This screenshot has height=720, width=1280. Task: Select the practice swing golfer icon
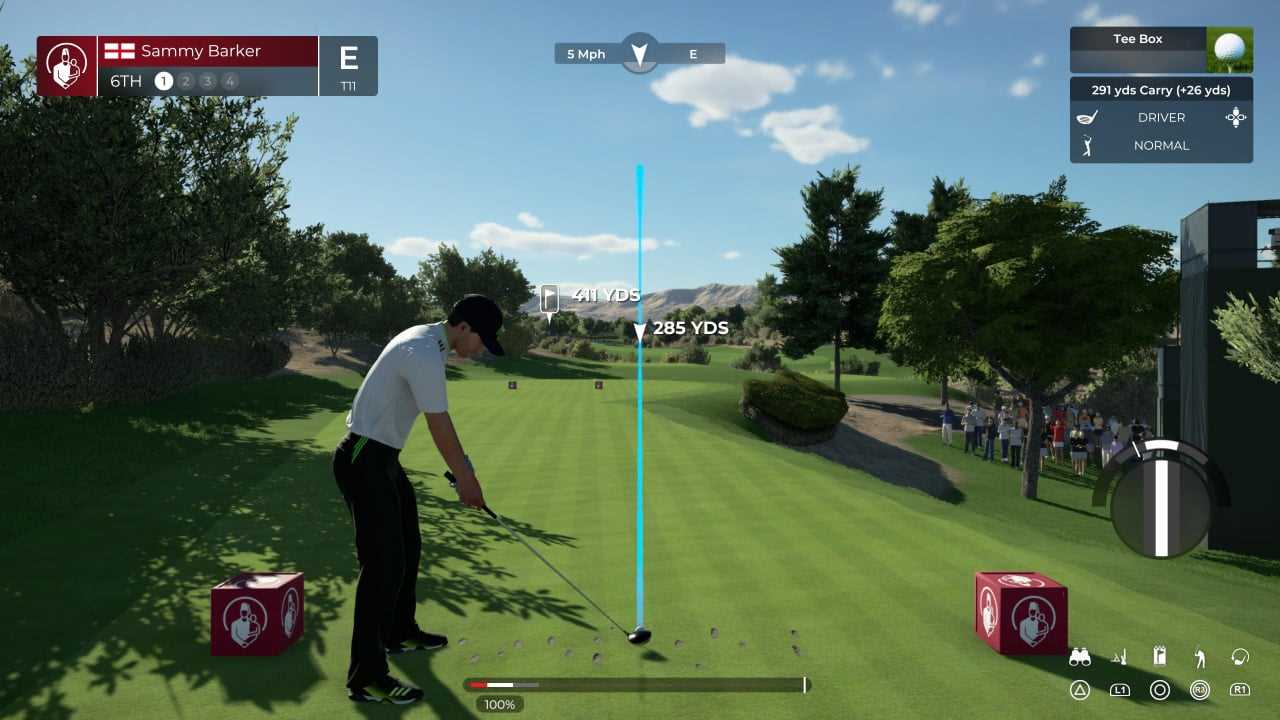[x=1199, y=657]
